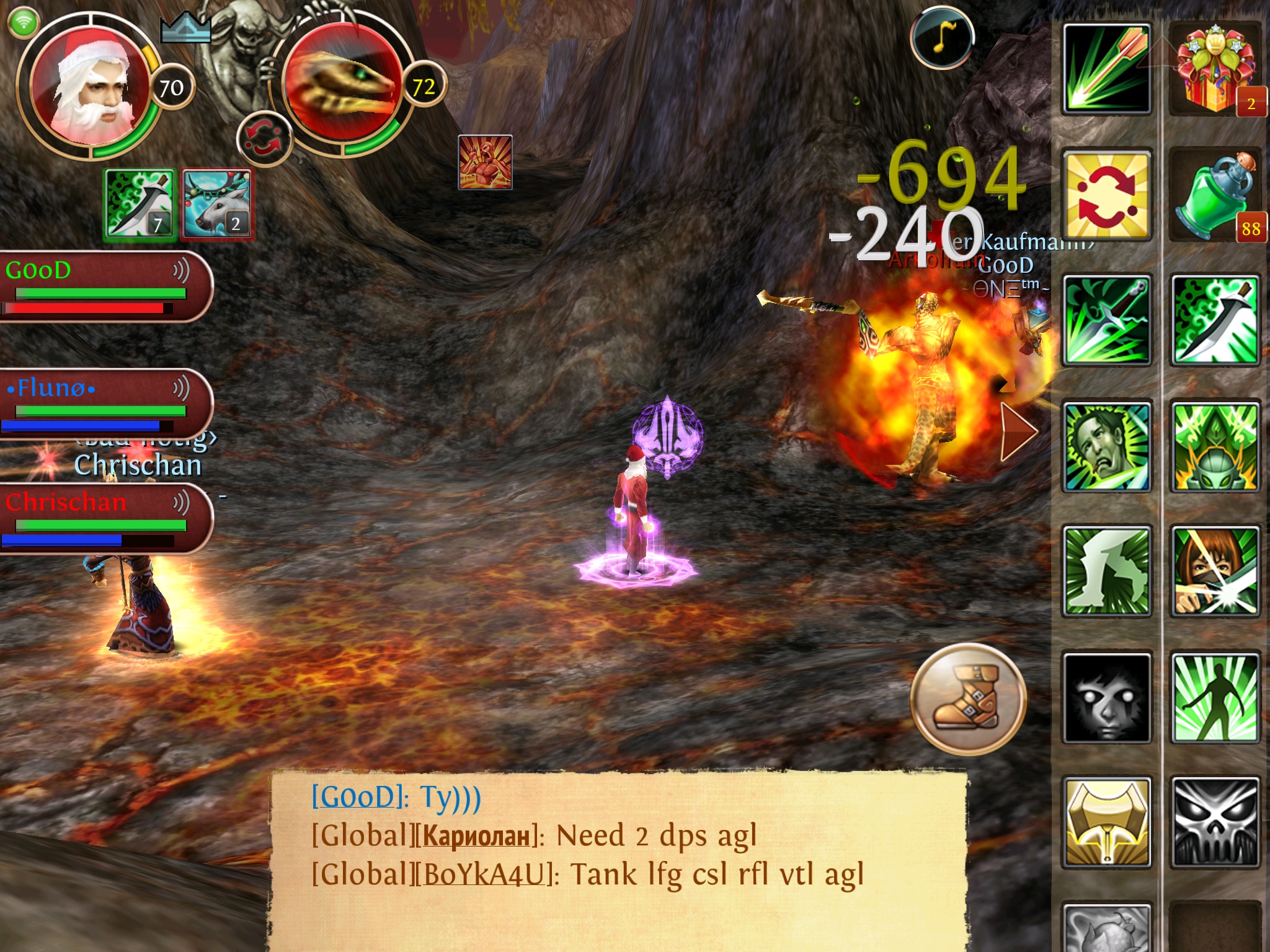The width and height of the screenshot is (1270, 952).
Task: Toggle the music note button
Action: [x=941, y=37]
